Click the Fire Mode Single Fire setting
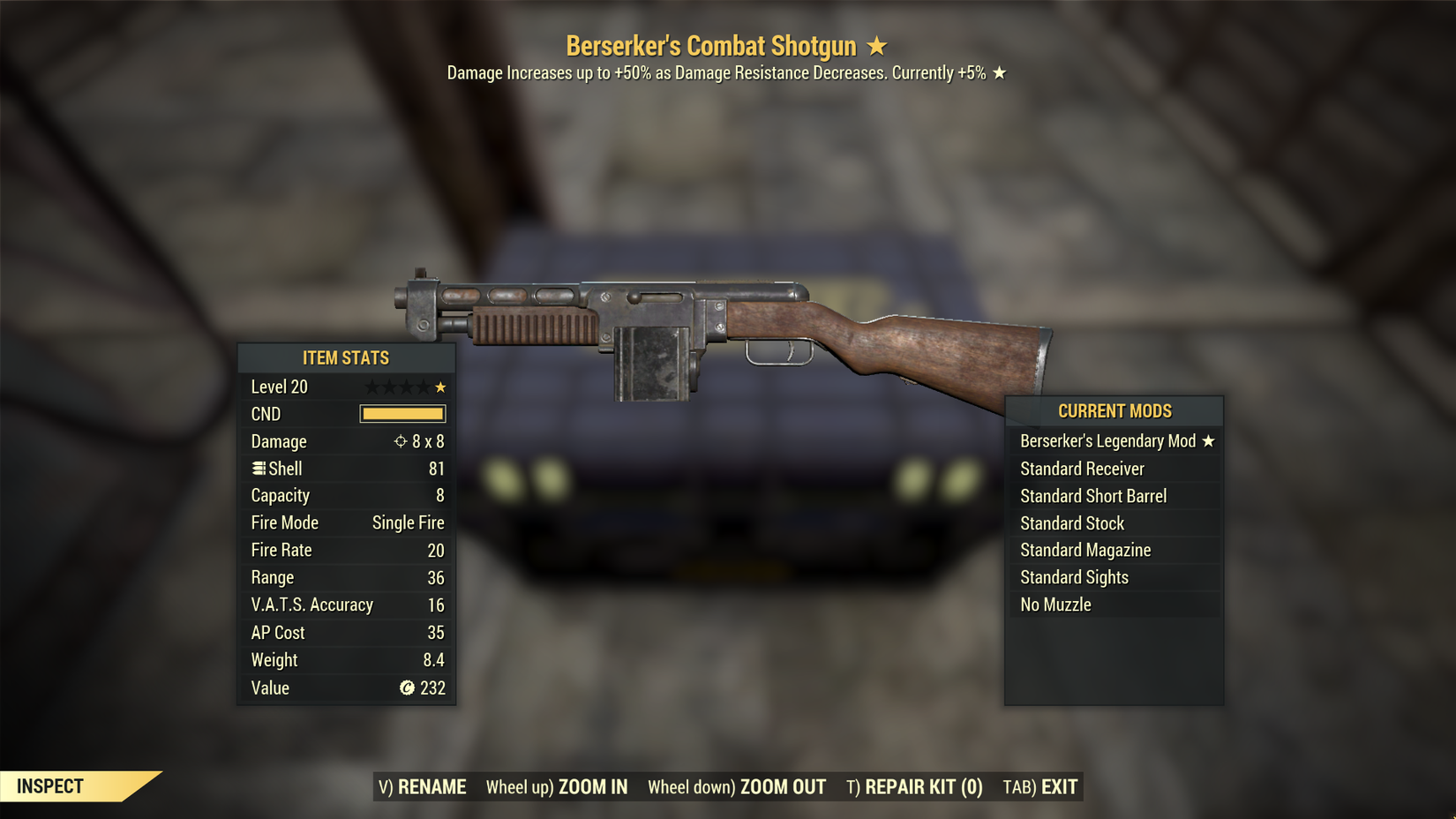This screenshot has width=1456, height=819. pyautogui.click(x=408, y=522)
